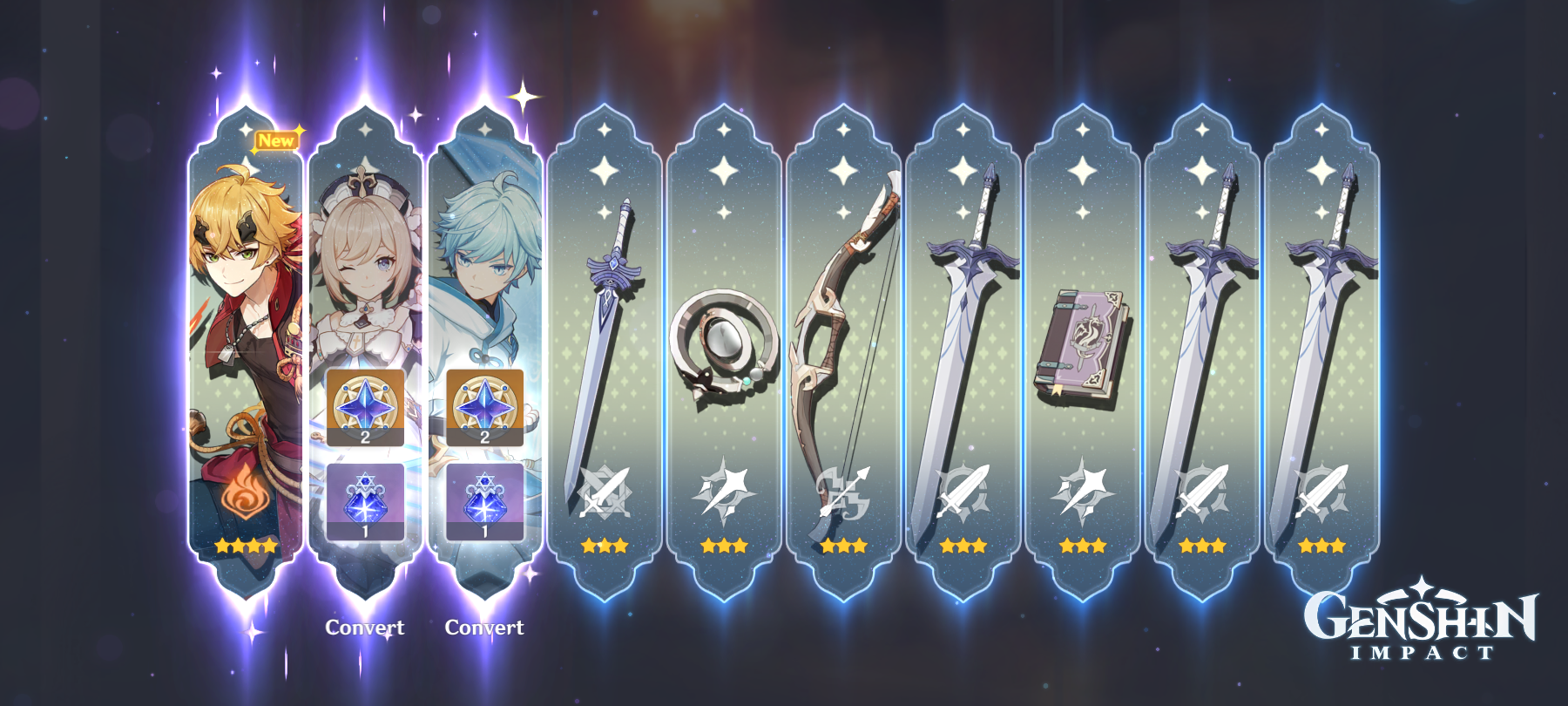Click the catalyst emblem below the purple book
Screen dimensions: 1568x706
(x=1083, y=494)
